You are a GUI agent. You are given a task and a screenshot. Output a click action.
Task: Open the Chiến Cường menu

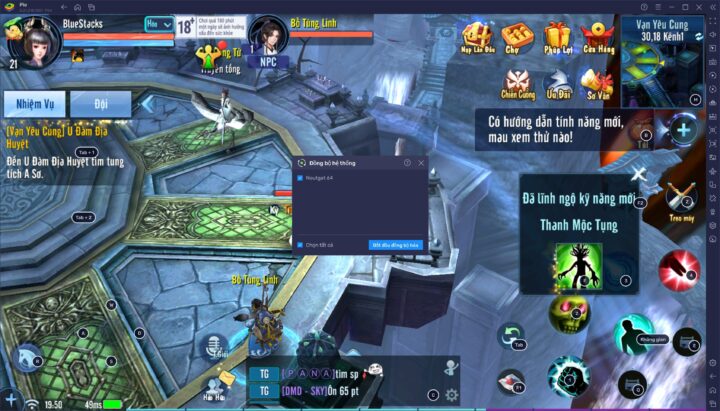pos(518,84)
